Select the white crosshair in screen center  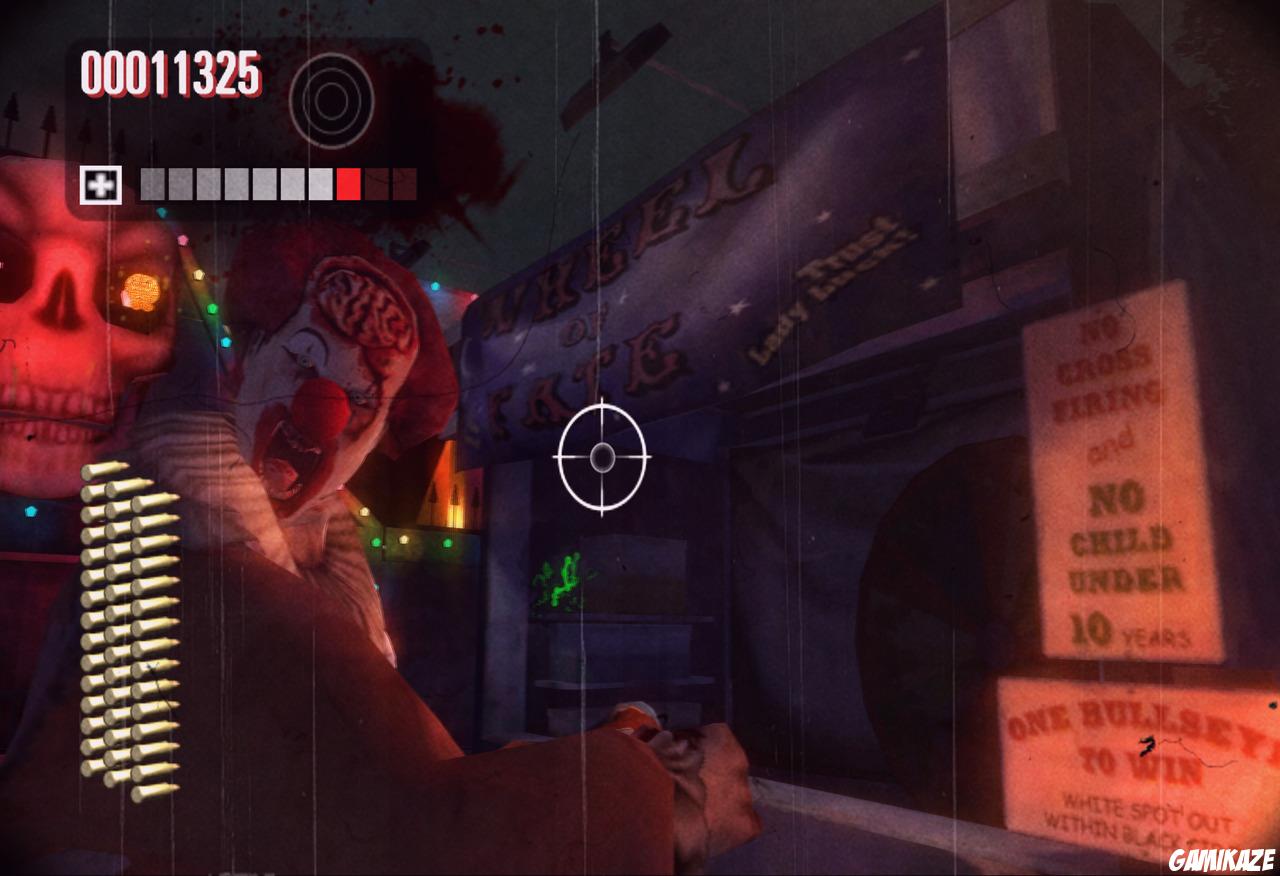(600, 458)
